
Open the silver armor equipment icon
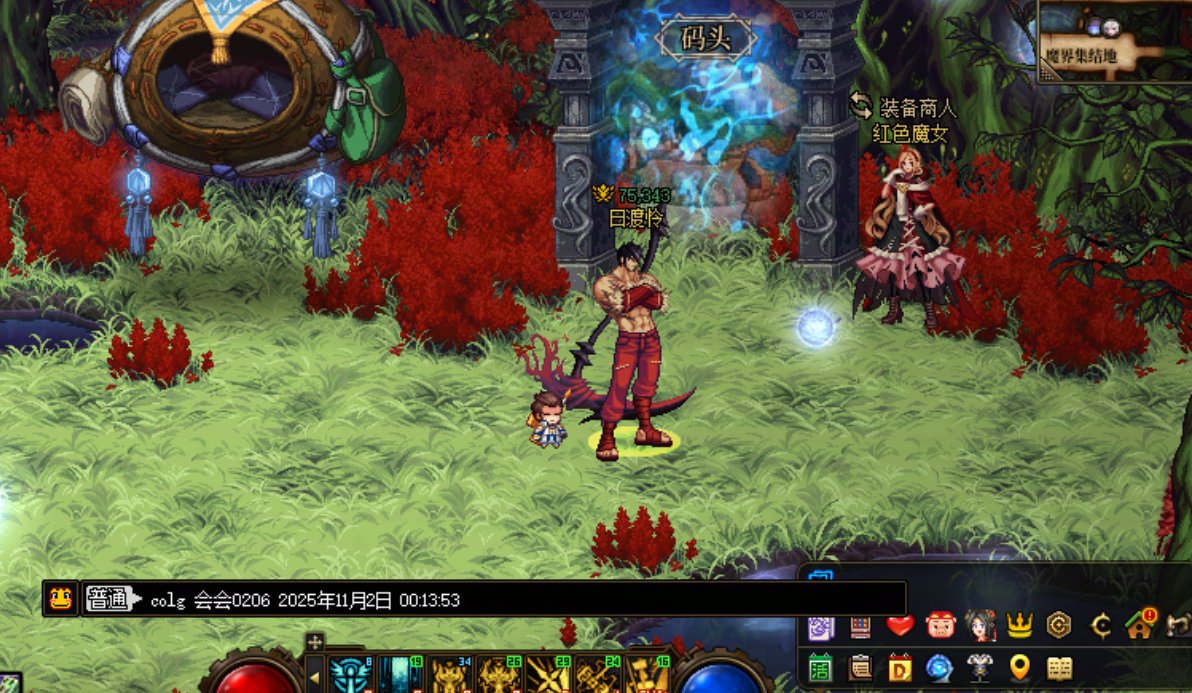point(980,667)
